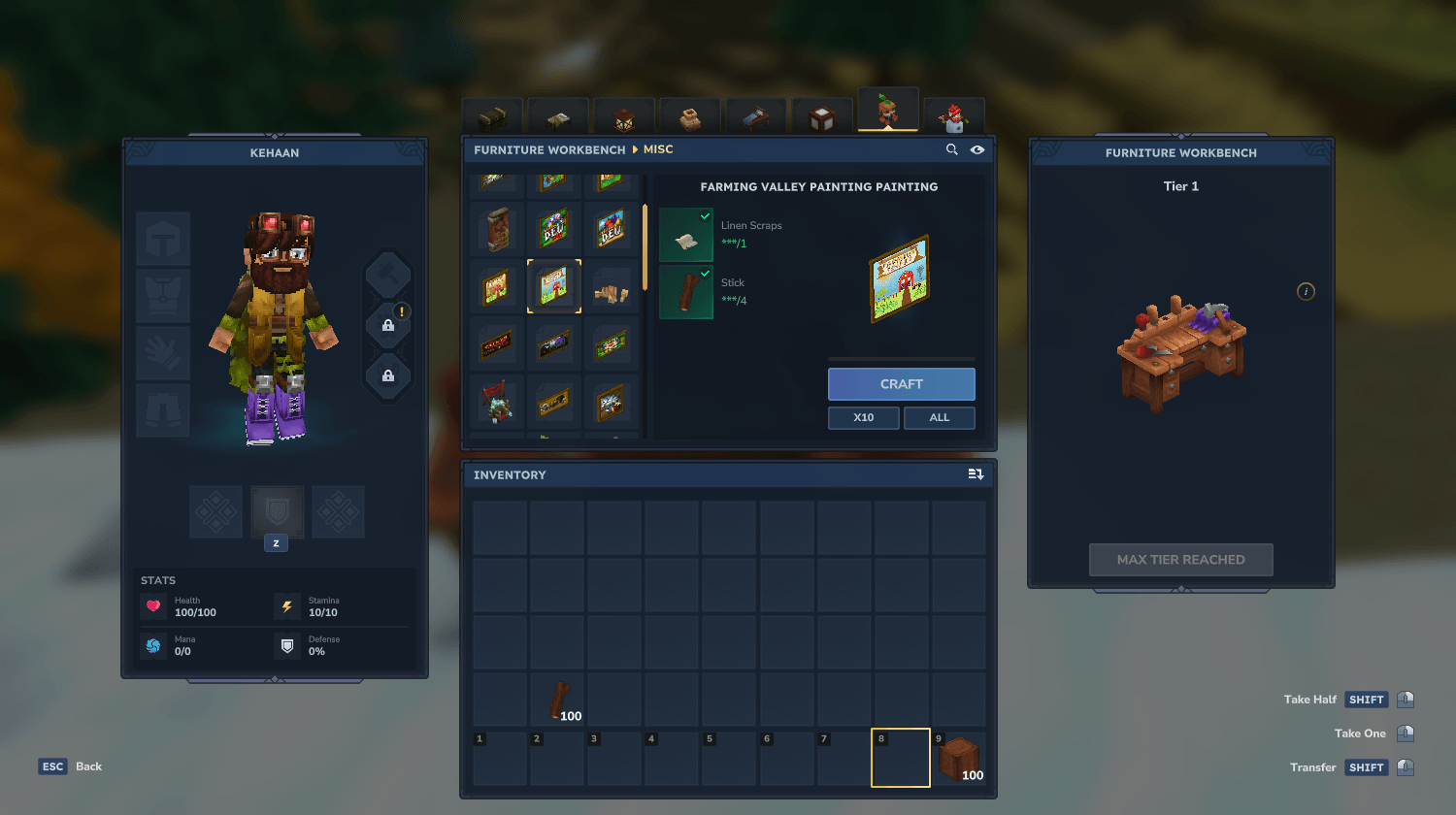Select the Stick ingredient slot

[686, 292]
